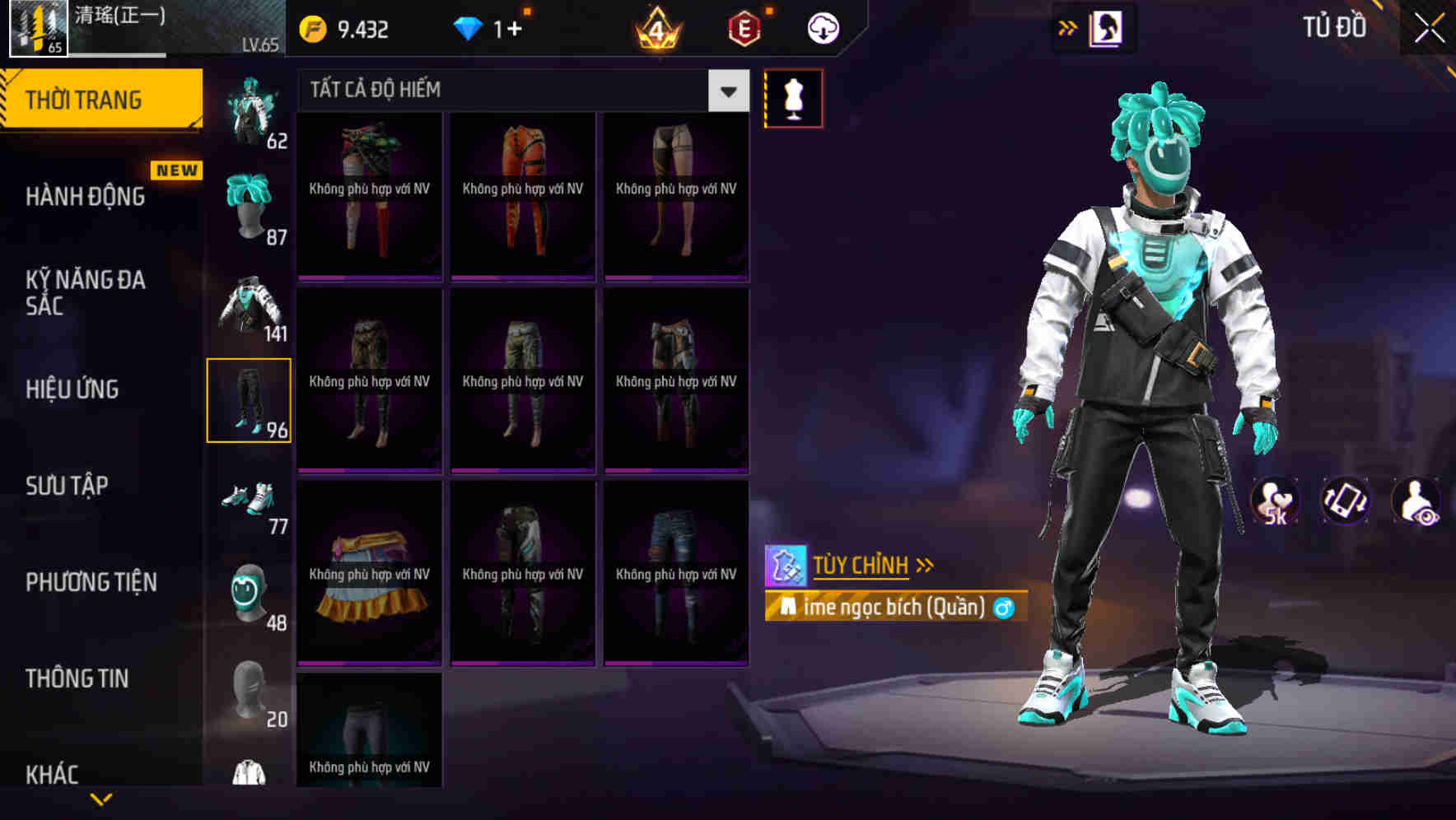The image size is (1456, 820).
Task: Click the character preview eye icon
Action: click(x=1414, y=502)
